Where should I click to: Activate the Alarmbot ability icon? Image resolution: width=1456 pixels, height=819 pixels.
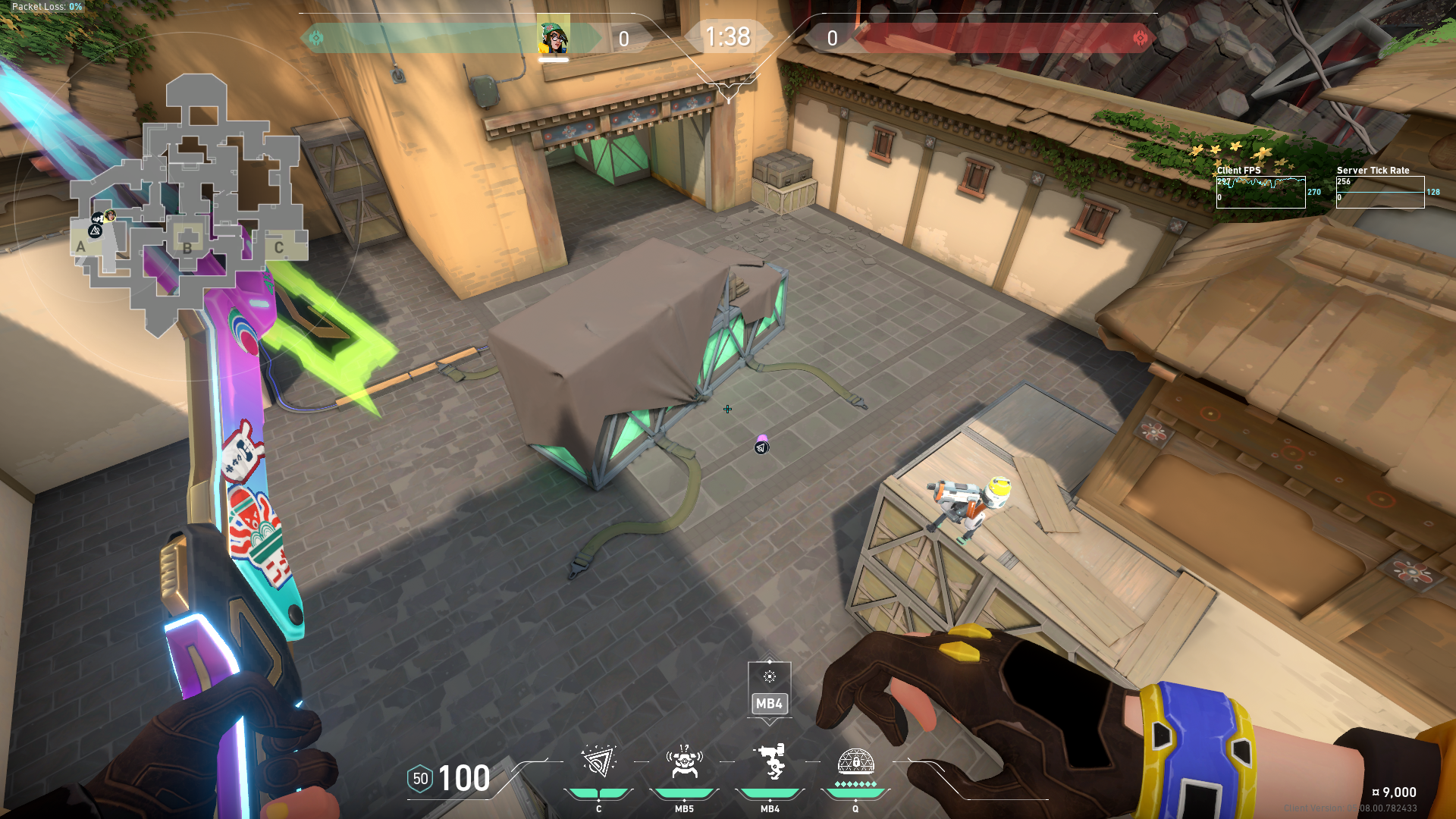click(x=684, y=762)
